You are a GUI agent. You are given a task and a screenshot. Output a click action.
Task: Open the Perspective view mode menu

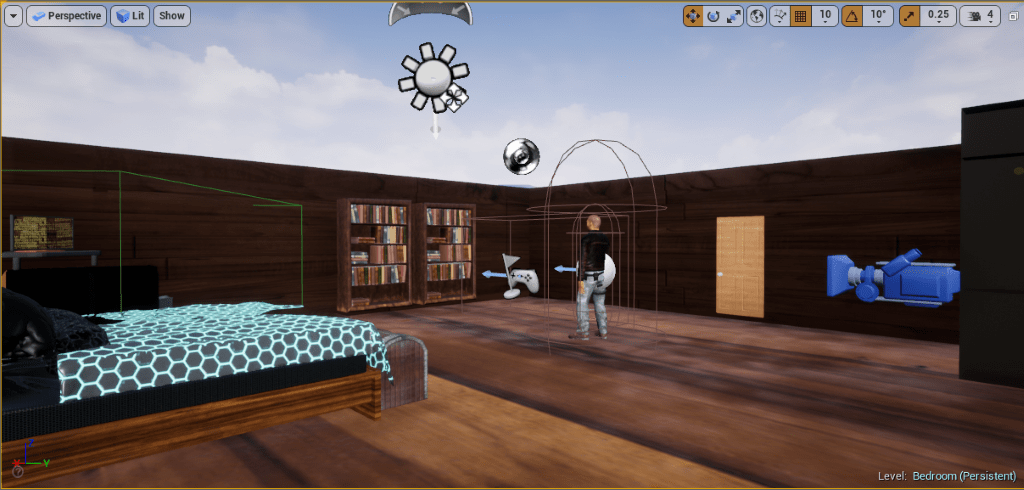[67, 16]
